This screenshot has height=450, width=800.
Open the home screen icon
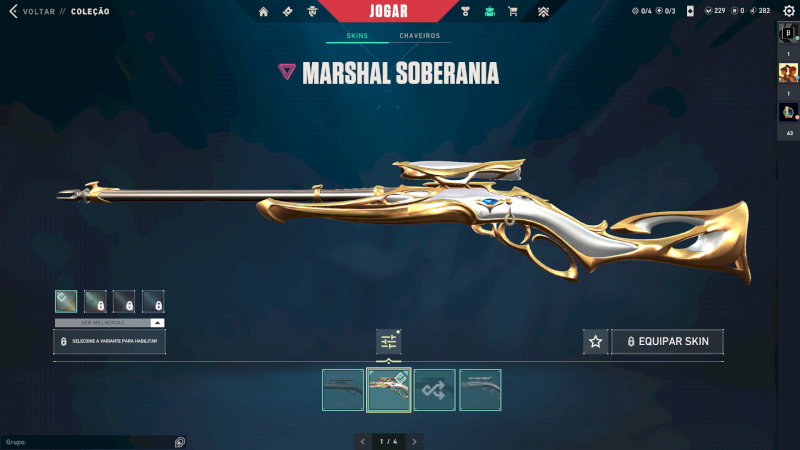click(x=264, y=12)
